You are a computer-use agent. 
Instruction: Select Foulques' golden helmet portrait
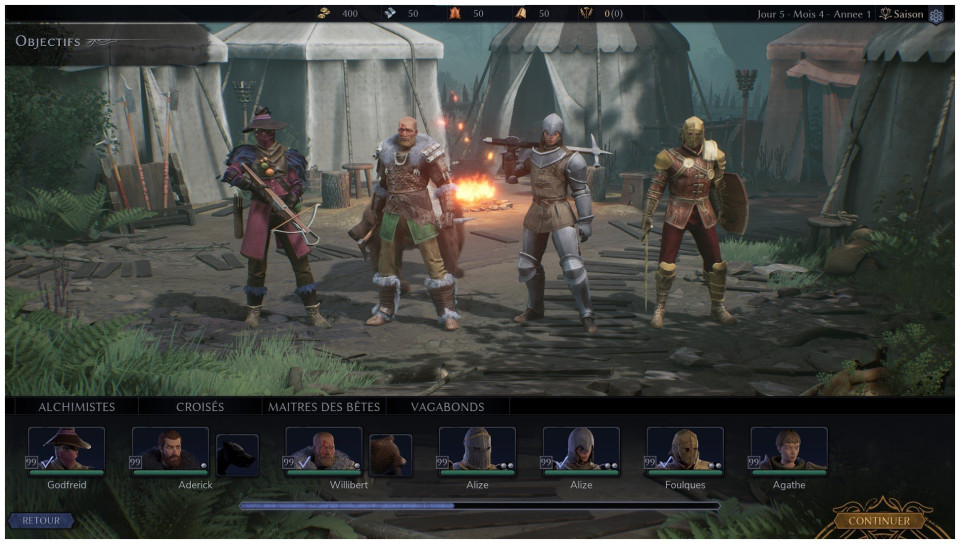point(685,450)
